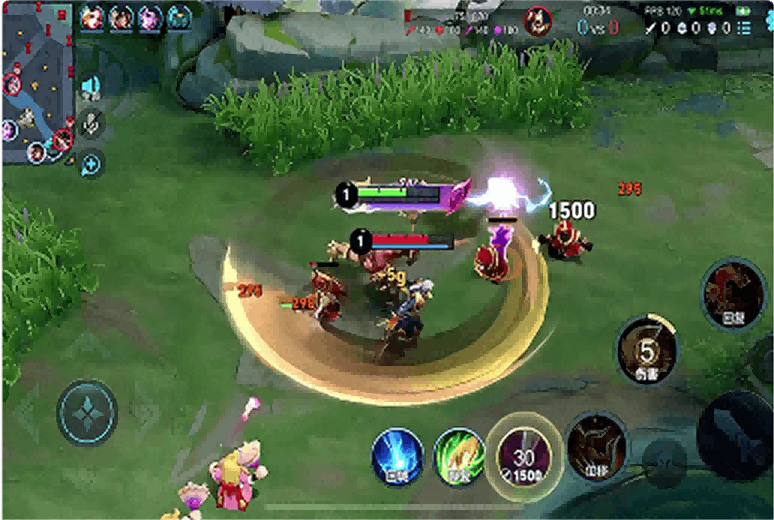The height and width of the screenshot is (520, 774).
Task: Toggle the speaker sound button
Action: 91,87
